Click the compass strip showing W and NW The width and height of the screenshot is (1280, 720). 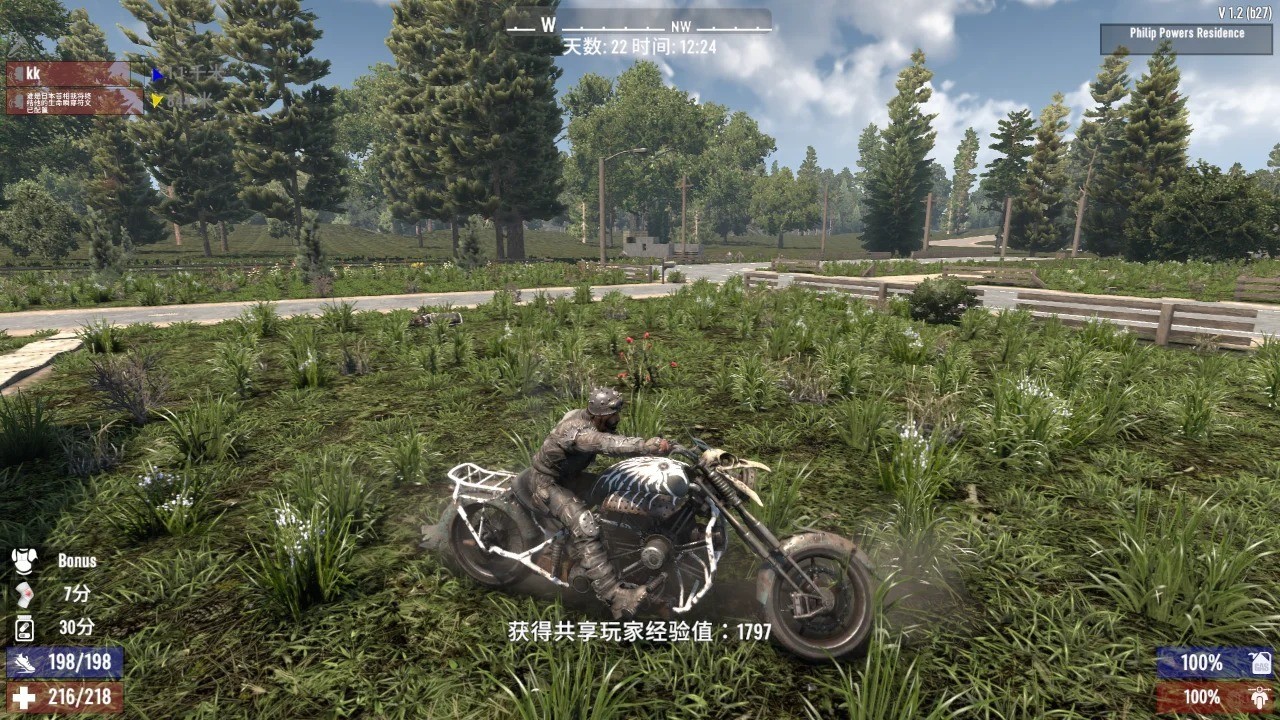pos(639,24)
